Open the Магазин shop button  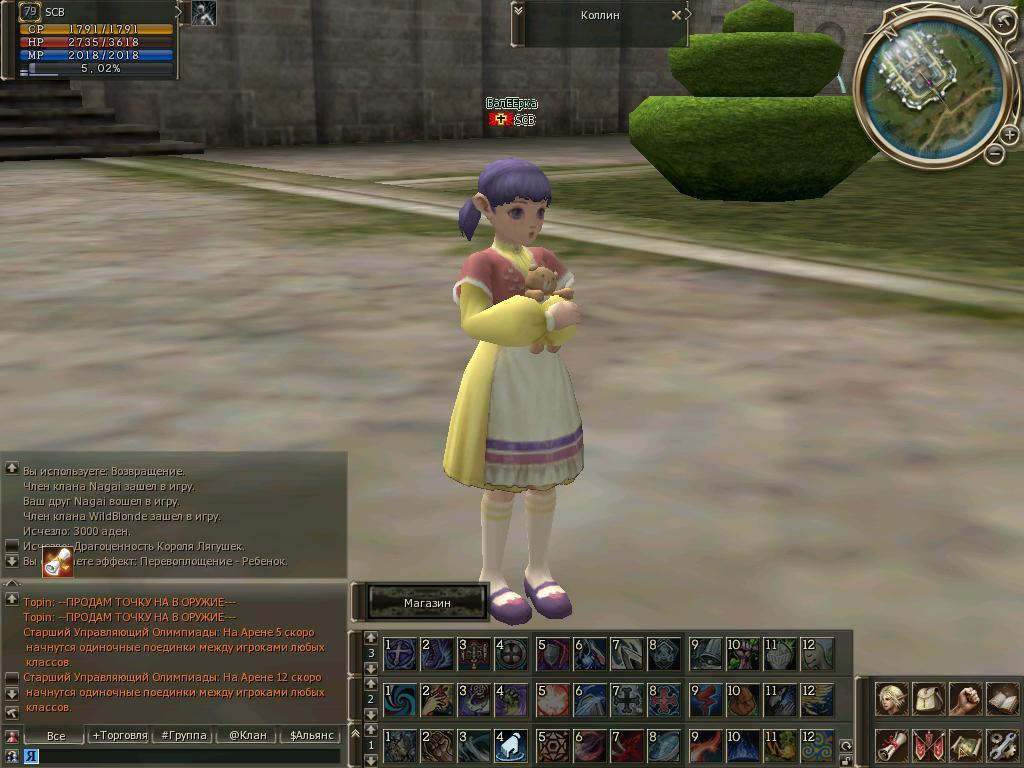pyautogui.click(x=427, y=603)
